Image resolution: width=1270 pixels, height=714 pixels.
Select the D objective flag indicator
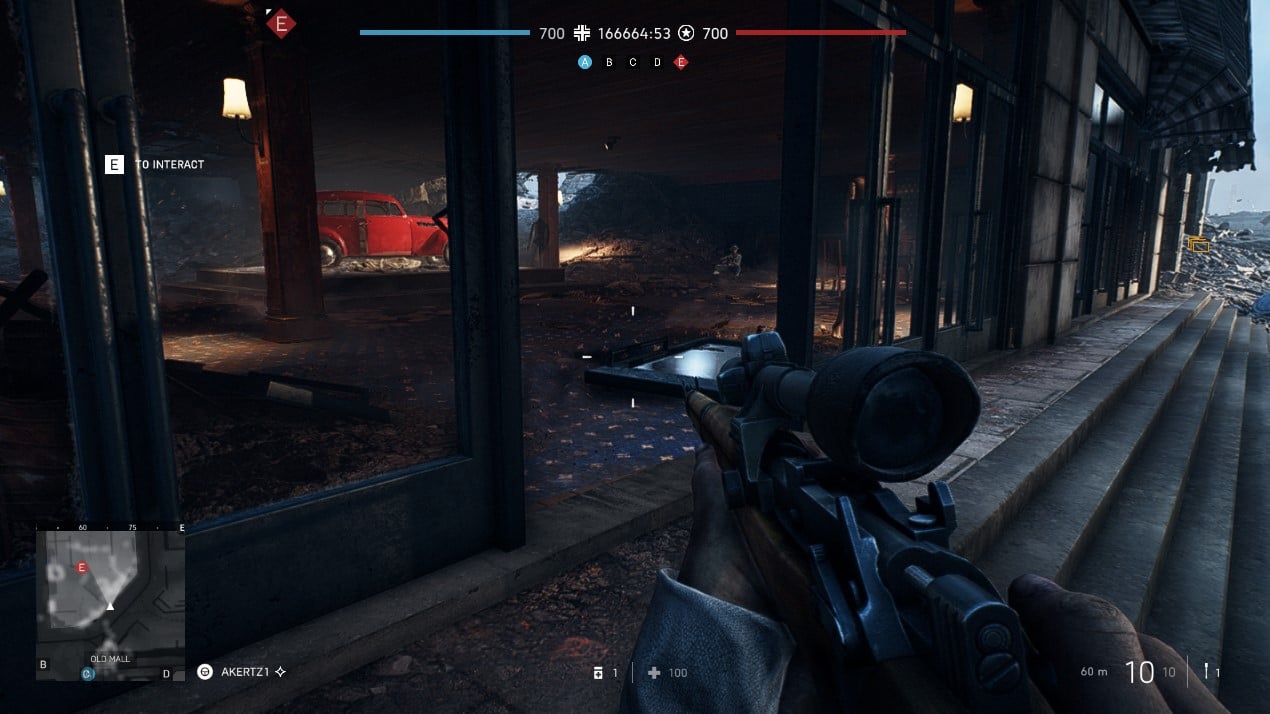[x=657, y=62]
